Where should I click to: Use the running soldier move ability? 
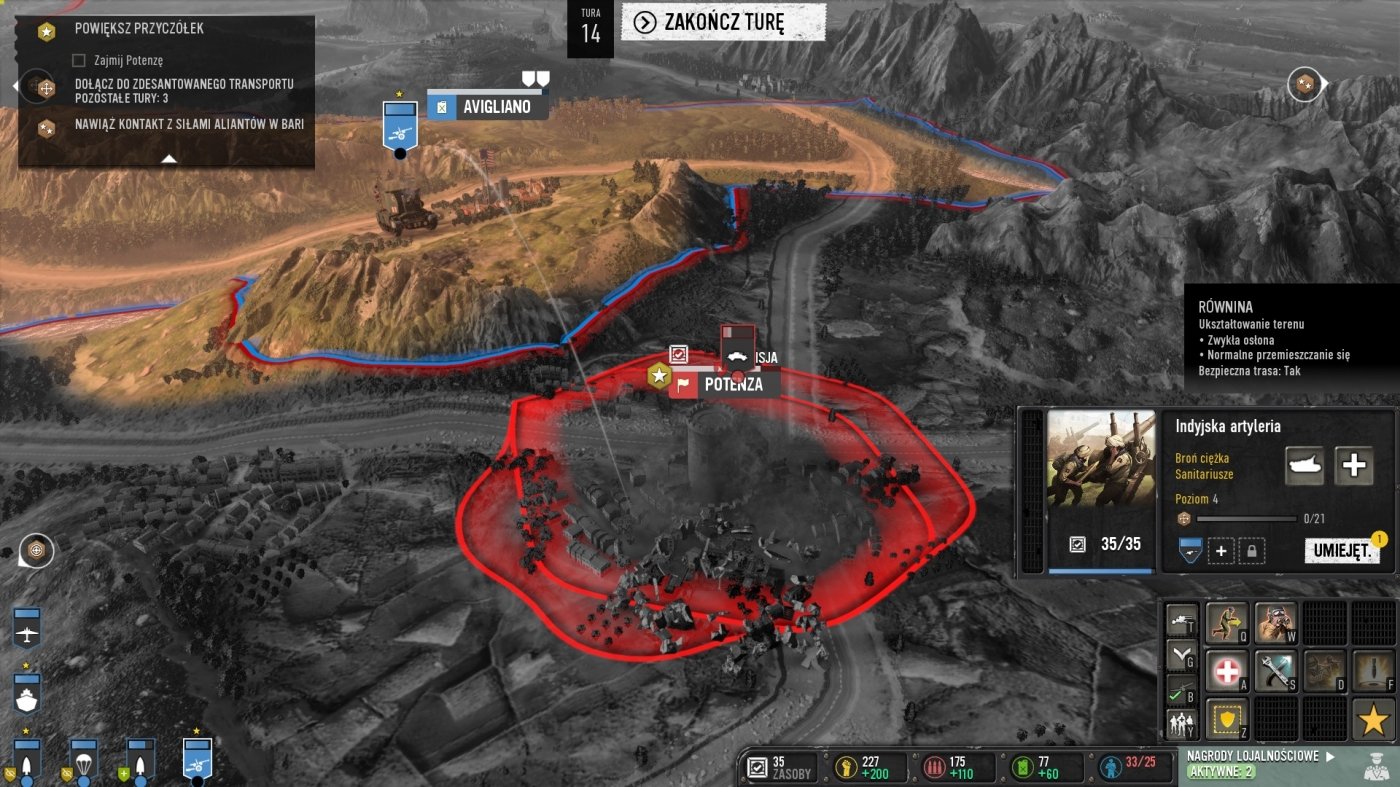coord(1227,622)
